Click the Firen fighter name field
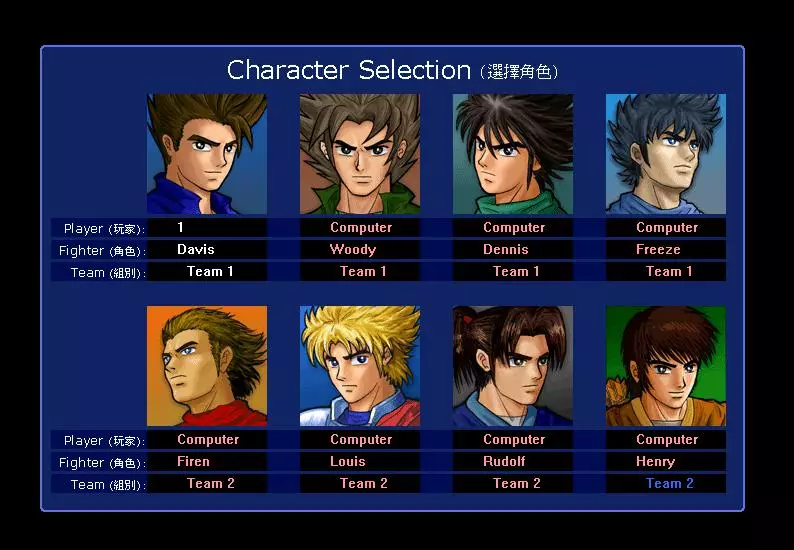The height and width of the screenshot is (550, 794). (x=207, y=462)
